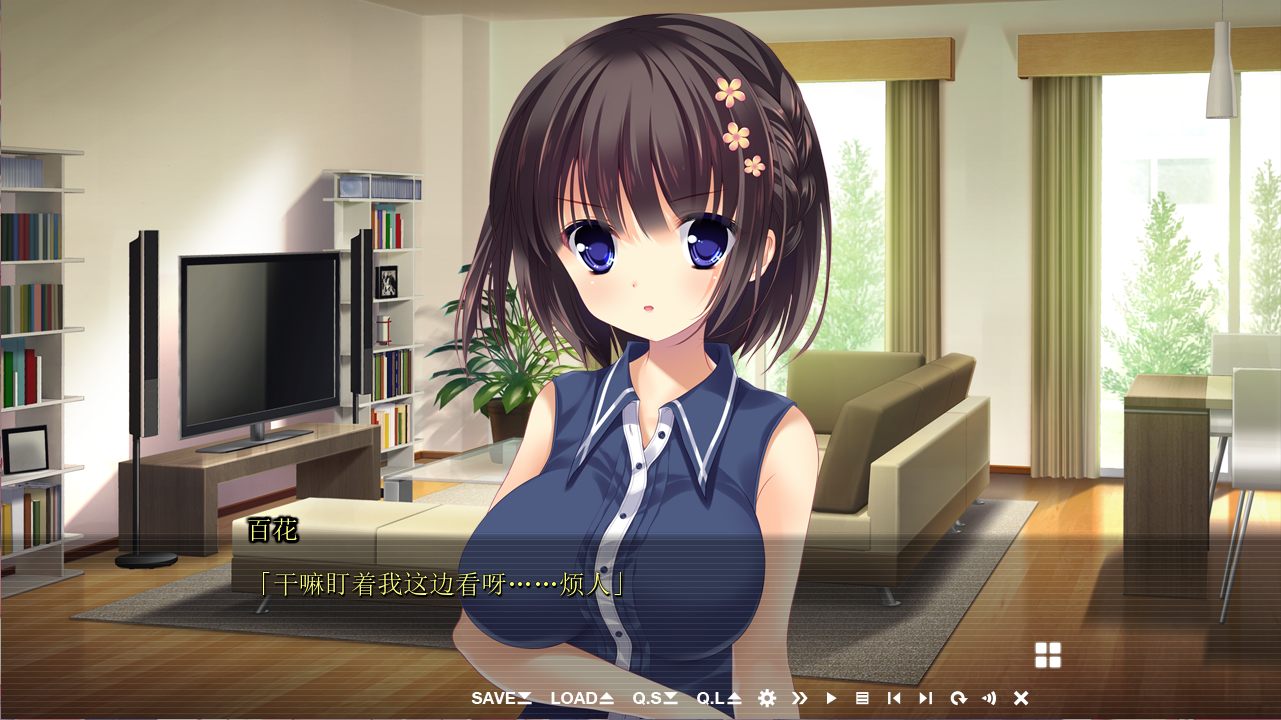The width and height of the screenshot is (1281, 720).
Task: Start auto-play with the play triangle
Action: tap(831, 698)
